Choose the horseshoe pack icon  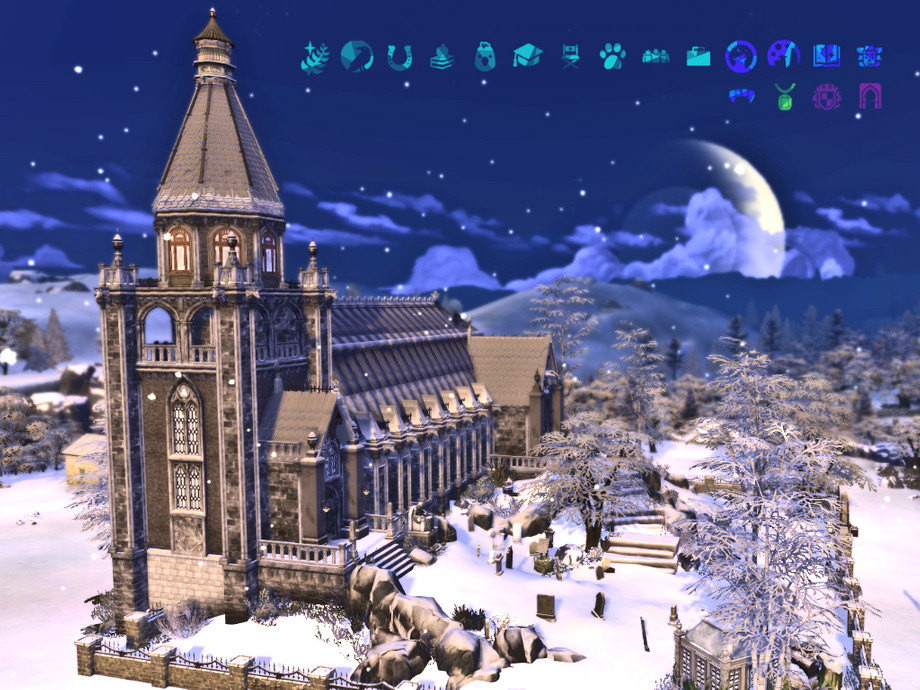coord(400,57)
